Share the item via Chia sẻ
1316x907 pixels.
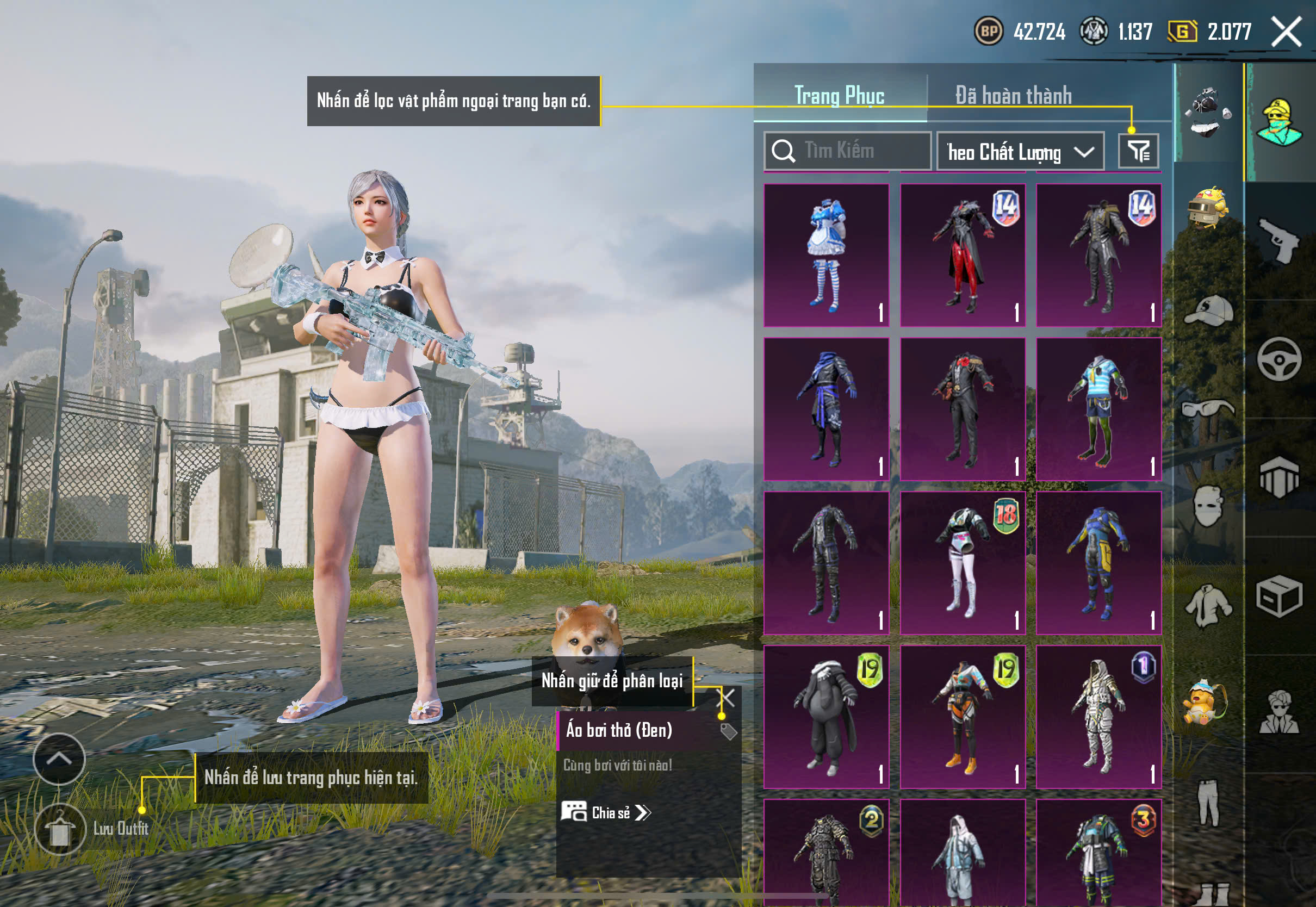606,812
